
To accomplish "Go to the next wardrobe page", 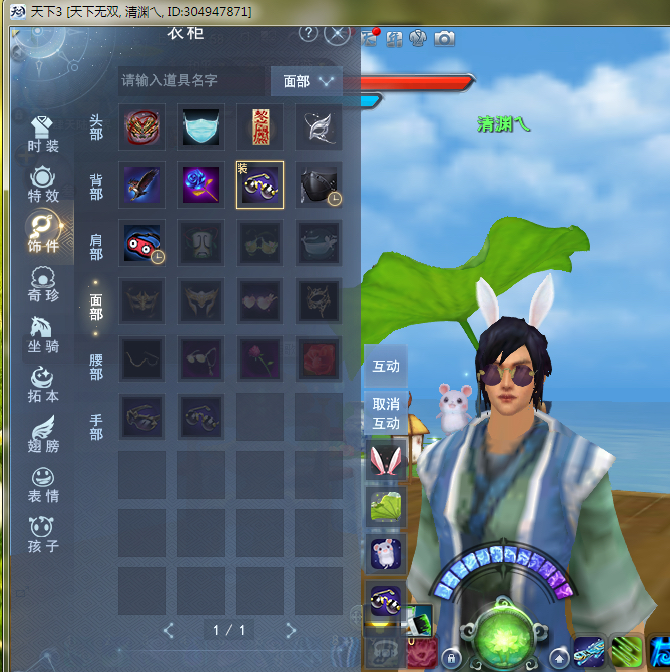I will pyautogui.click(x=291, y=630).
